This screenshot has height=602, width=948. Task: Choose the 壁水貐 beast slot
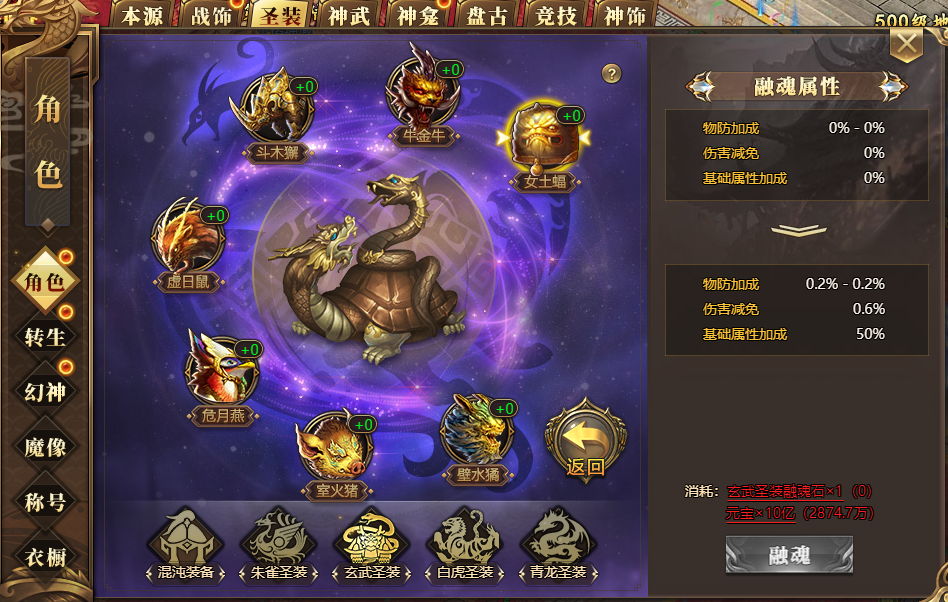coord(477,430)
